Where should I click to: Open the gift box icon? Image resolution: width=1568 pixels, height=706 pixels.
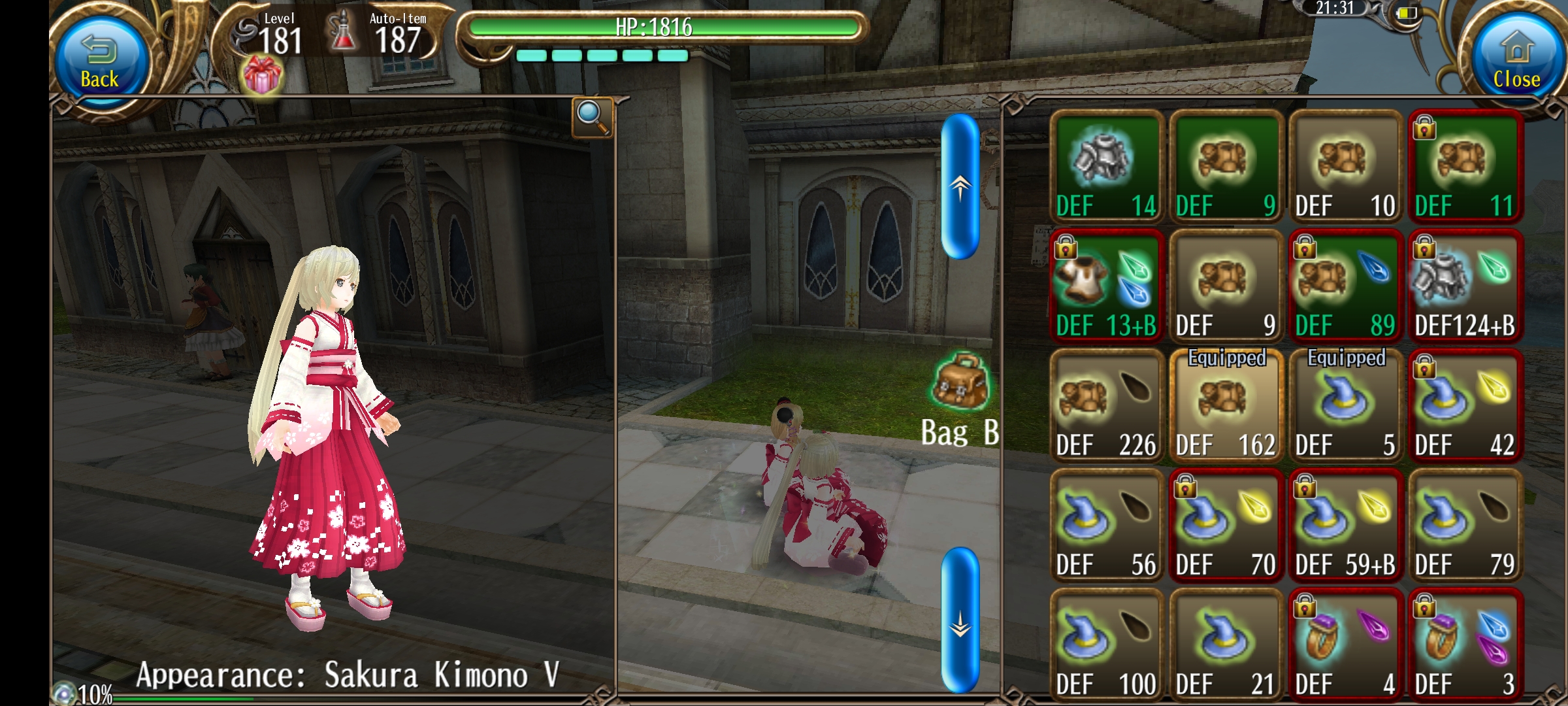point(262,76)
